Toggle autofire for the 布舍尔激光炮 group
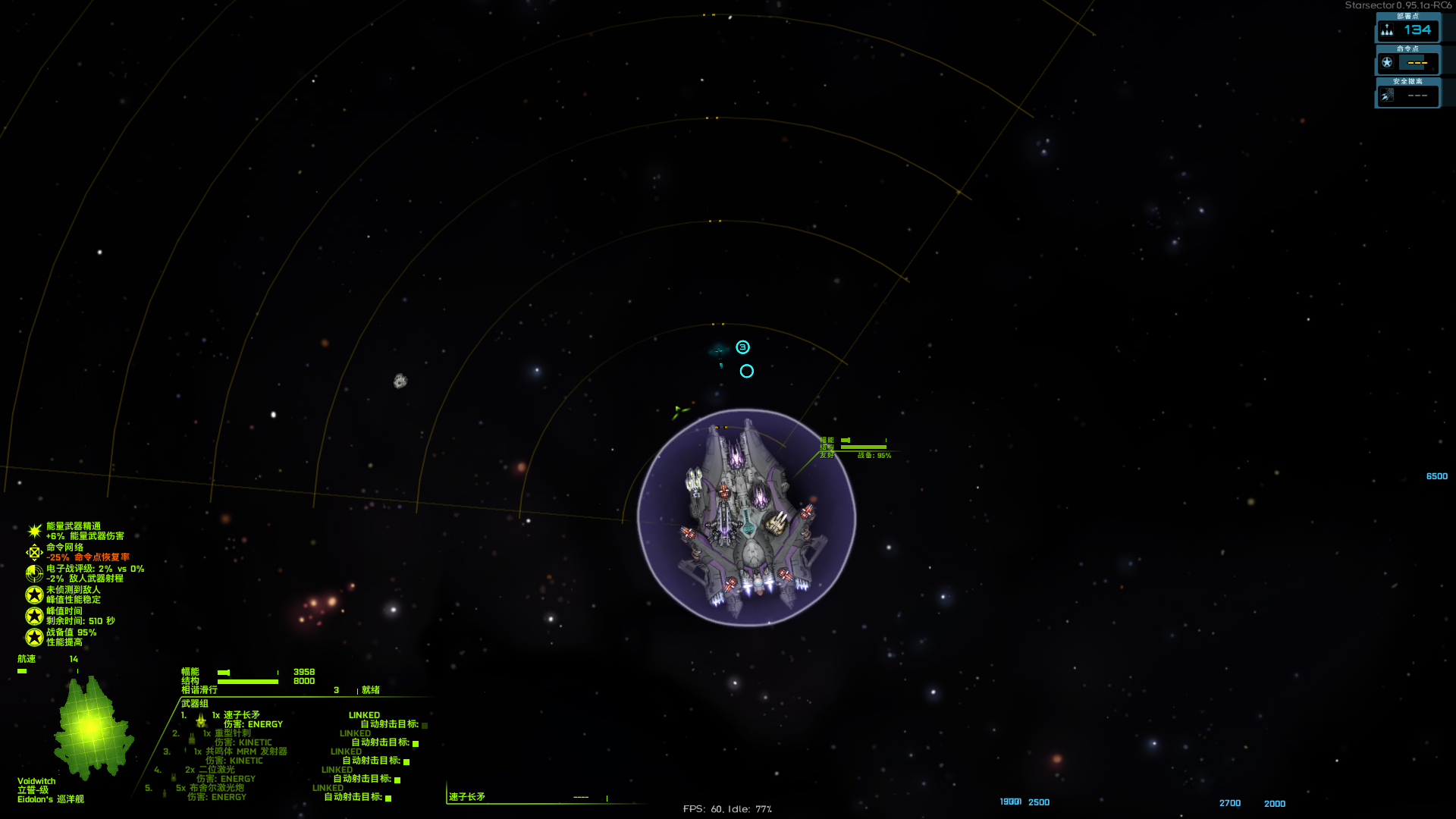 point(388,798)
